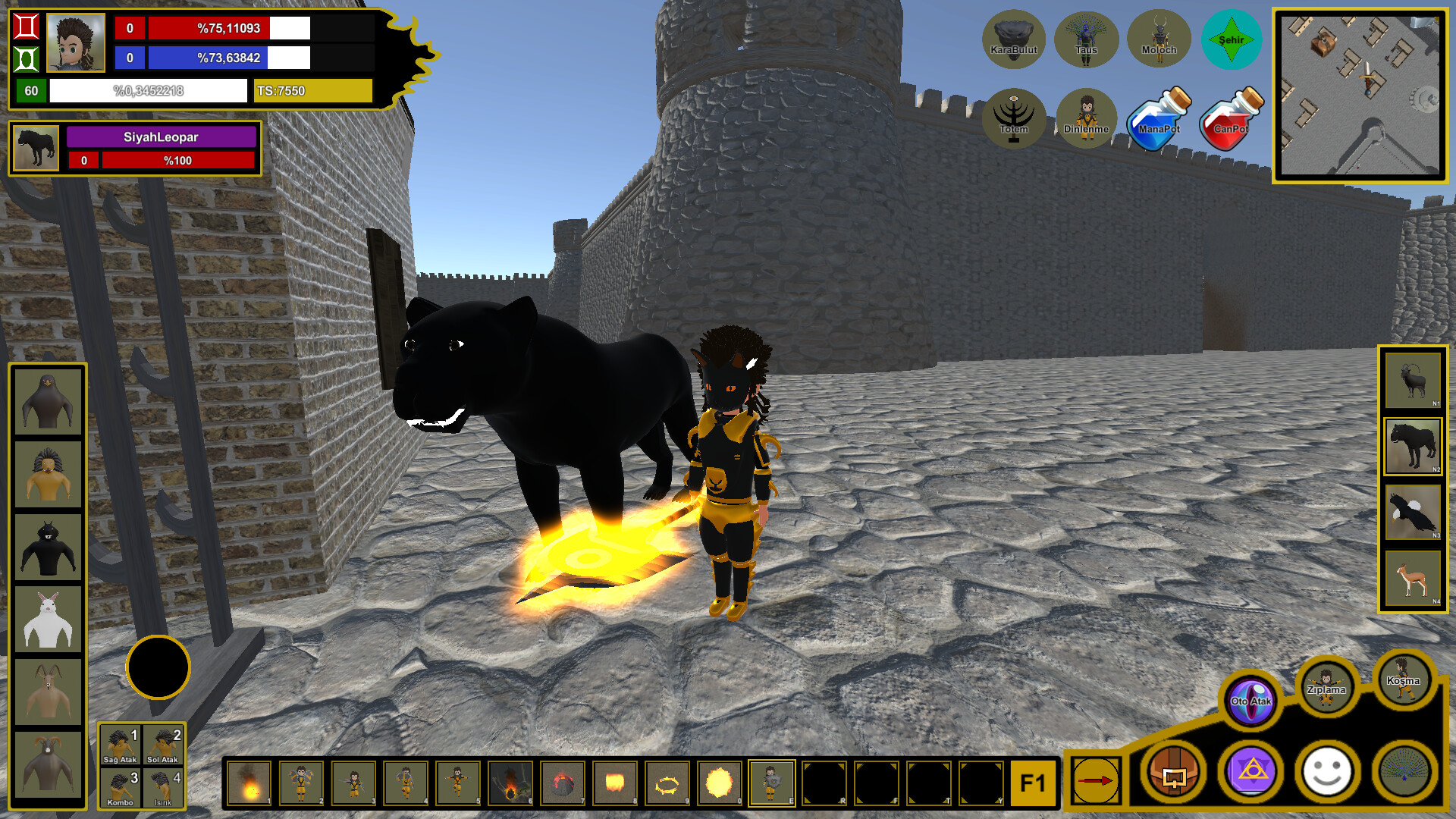
Task: Toggle Koşma running mode
Action: [x=1404, y=681]
